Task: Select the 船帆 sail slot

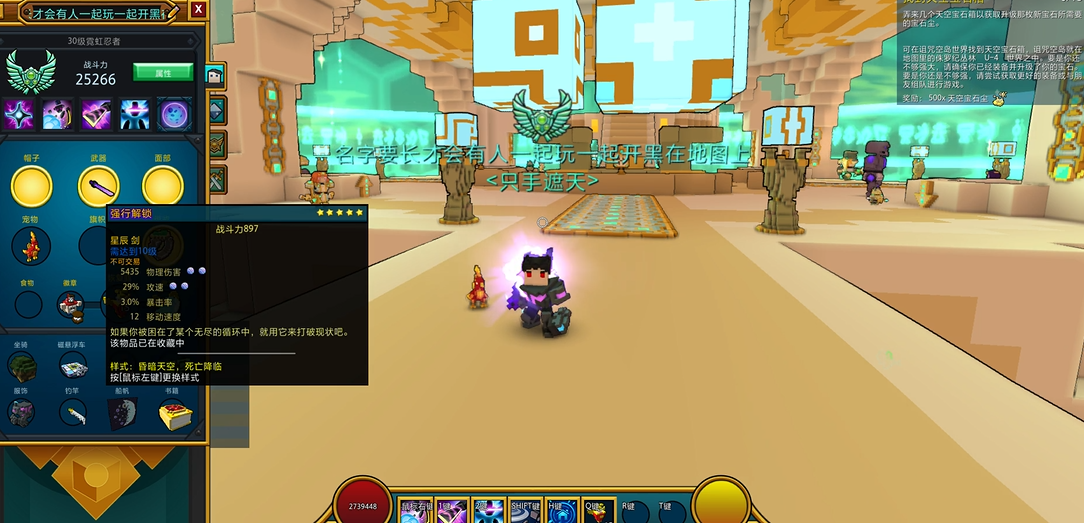Action: (x=121, y=413)
